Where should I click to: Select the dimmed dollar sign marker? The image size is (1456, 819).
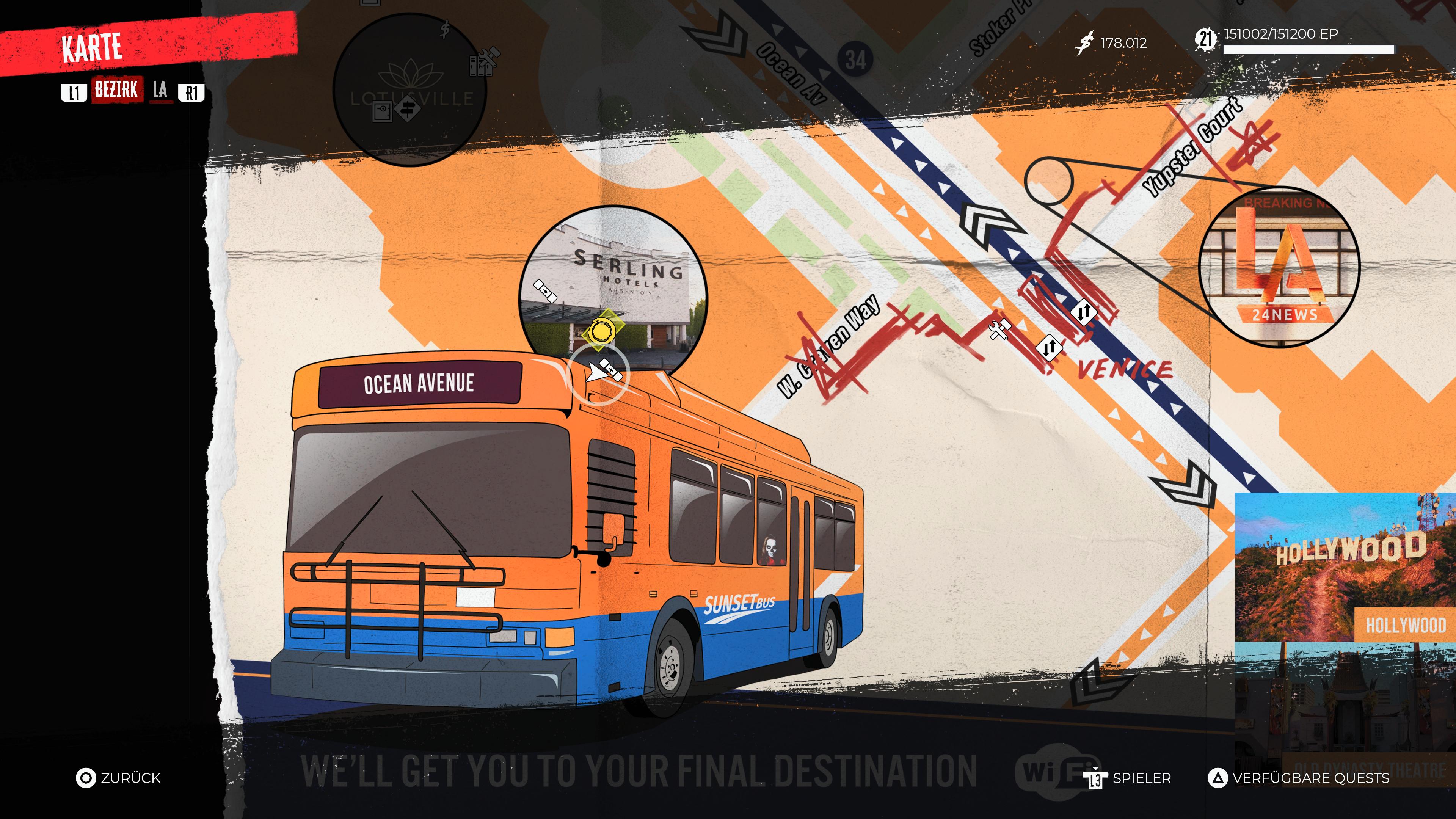click(446, 30)
